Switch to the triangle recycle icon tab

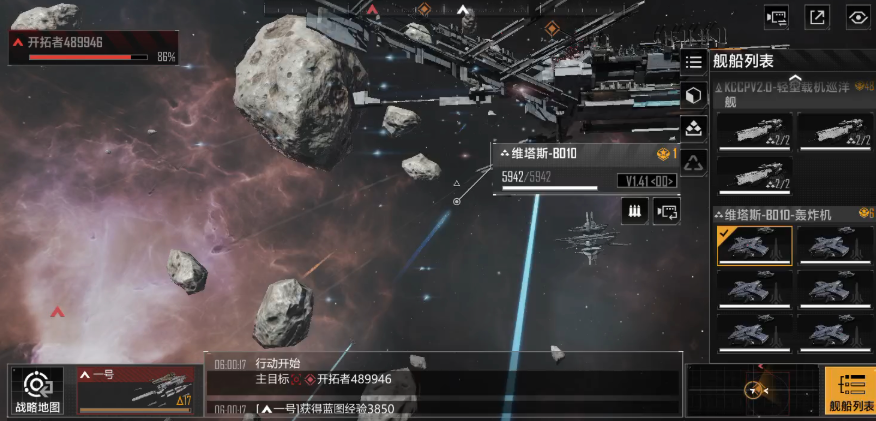(x=694, y=161)
